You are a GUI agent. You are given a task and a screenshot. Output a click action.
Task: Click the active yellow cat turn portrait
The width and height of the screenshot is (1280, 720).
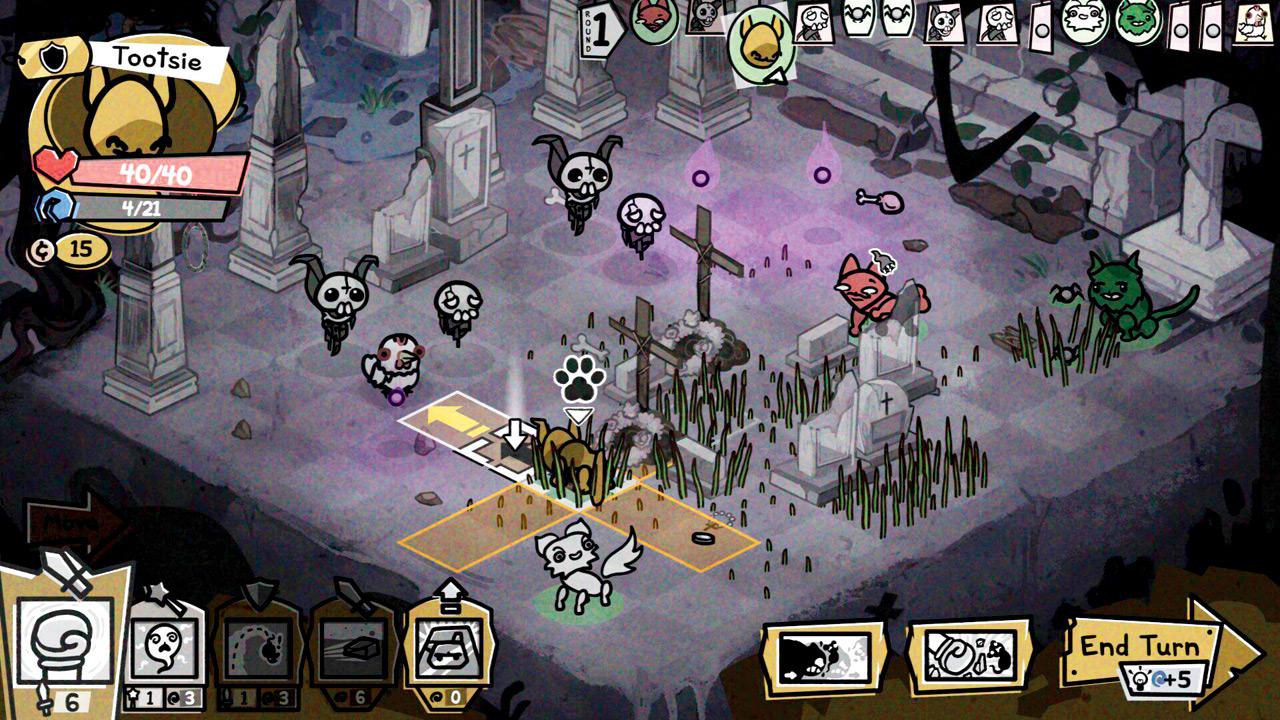click(761, 43)
